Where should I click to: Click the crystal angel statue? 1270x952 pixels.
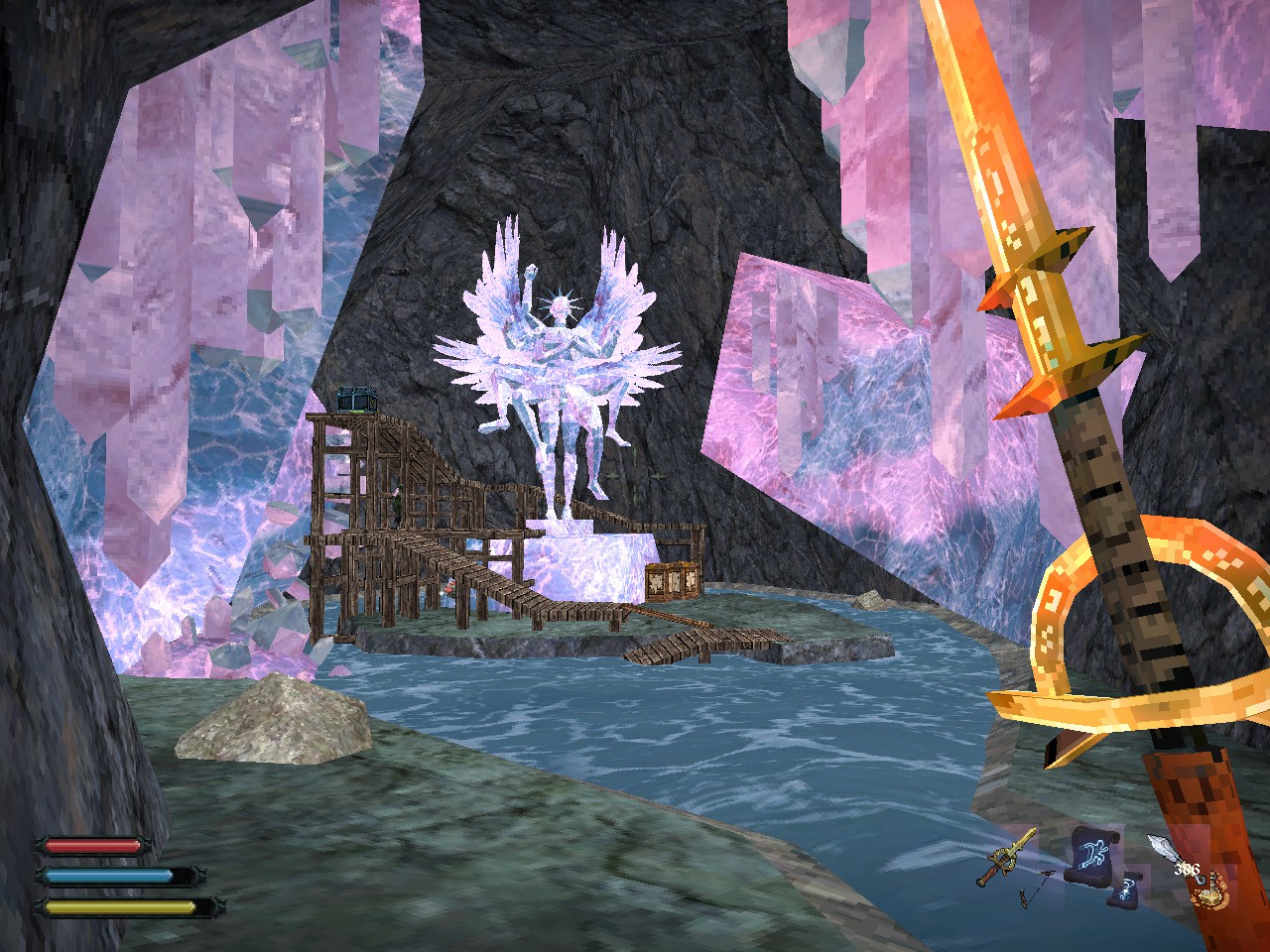[561, 347]
